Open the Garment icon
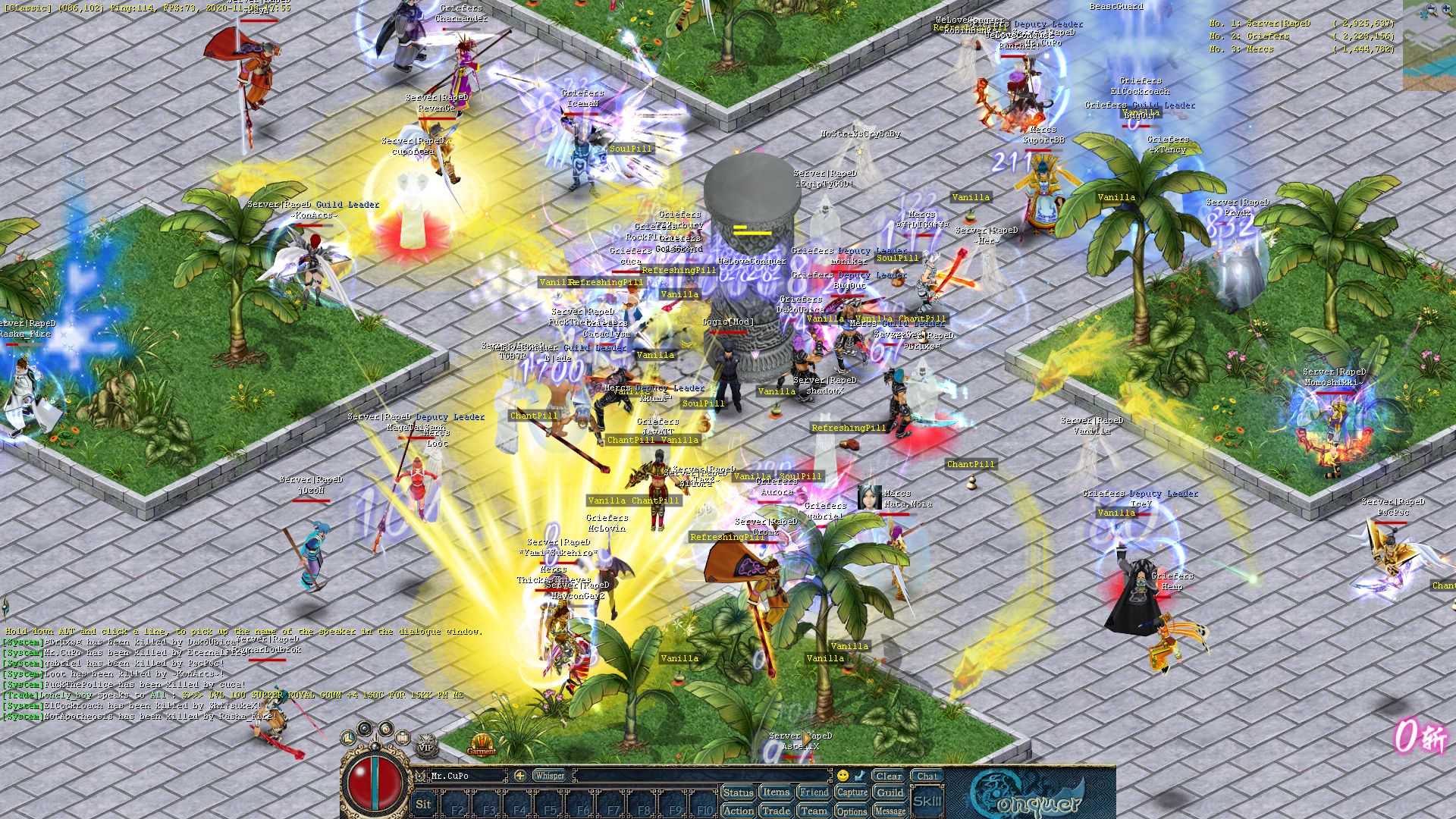The height and width of the screenshot is (819, 1456). point(482,745)
